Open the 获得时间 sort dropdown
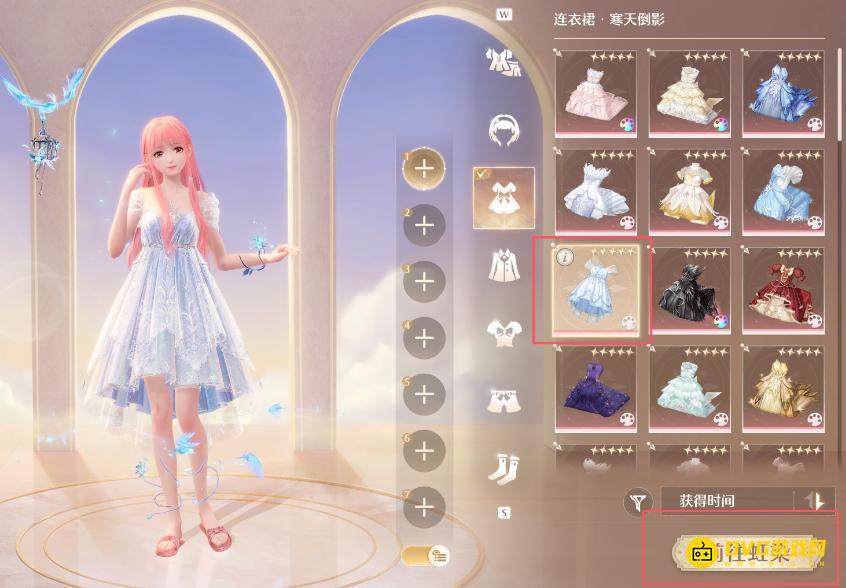 725,501
